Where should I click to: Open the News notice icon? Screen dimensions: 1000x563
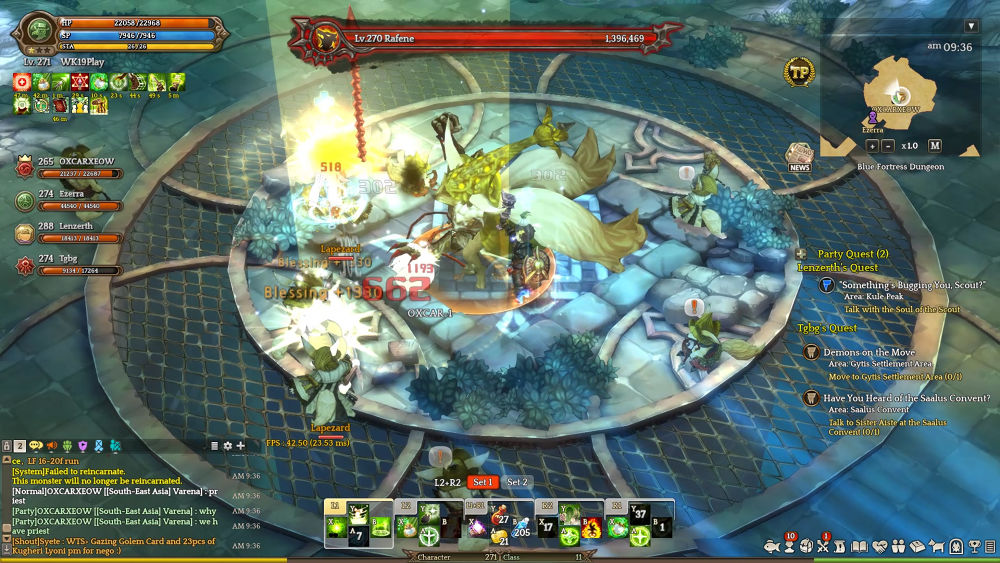pos(799,157)
